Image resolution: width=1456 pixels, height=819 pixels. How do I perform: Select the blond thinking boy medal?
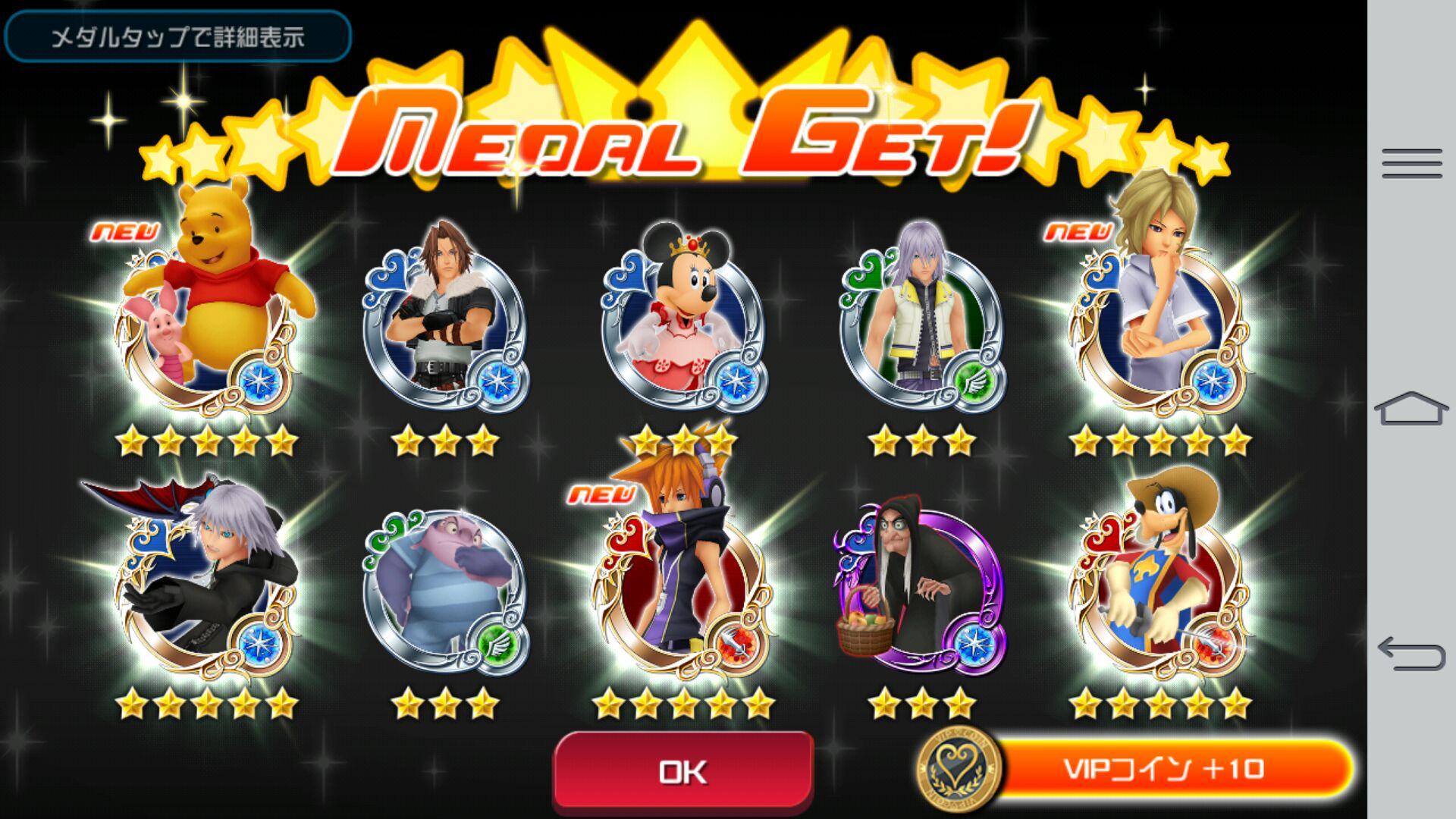point(1159,318)
